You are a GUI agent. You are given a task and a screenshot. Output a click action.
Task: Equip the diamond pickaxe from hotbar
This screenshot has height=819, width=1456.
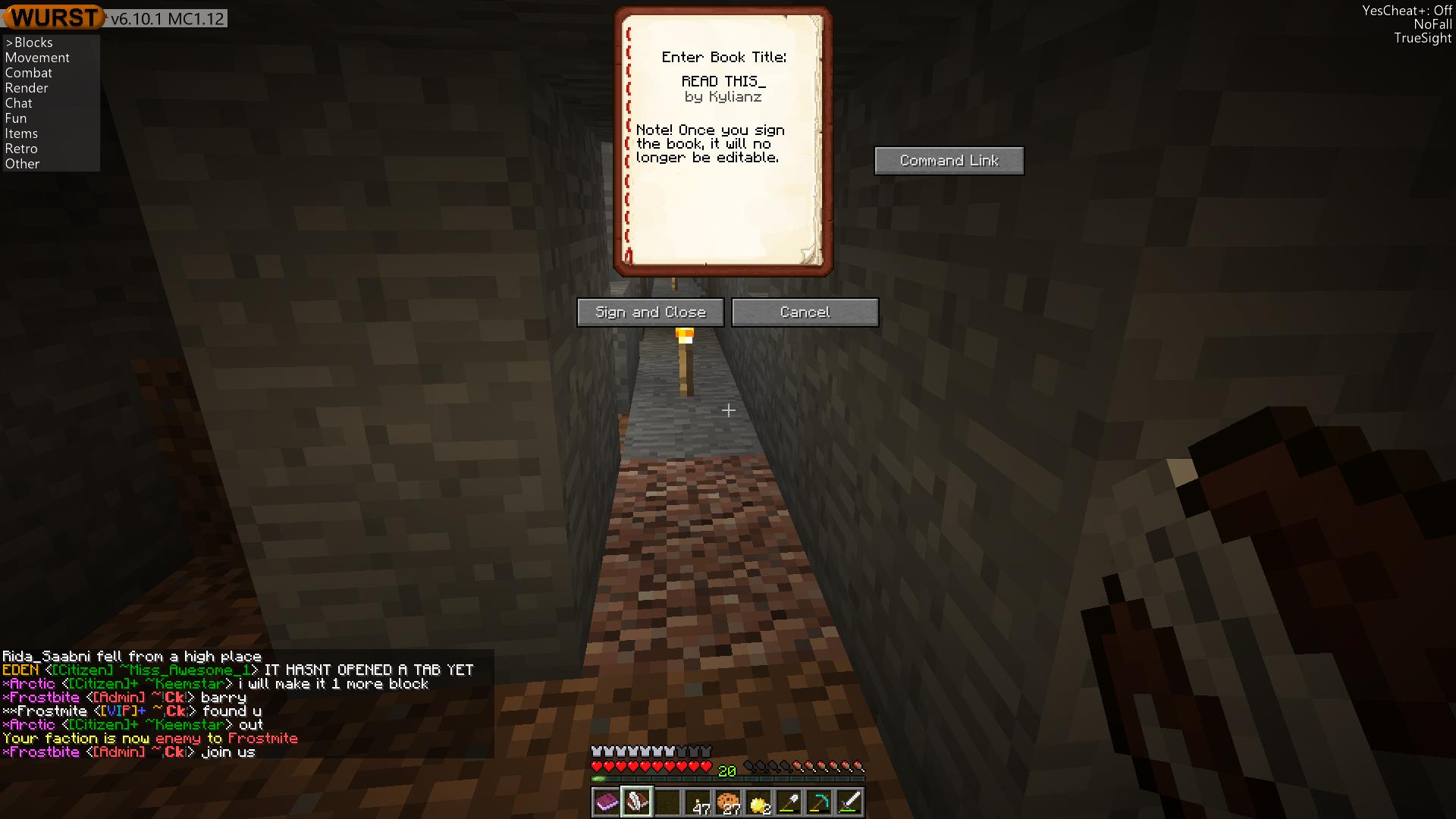(819, 802)
